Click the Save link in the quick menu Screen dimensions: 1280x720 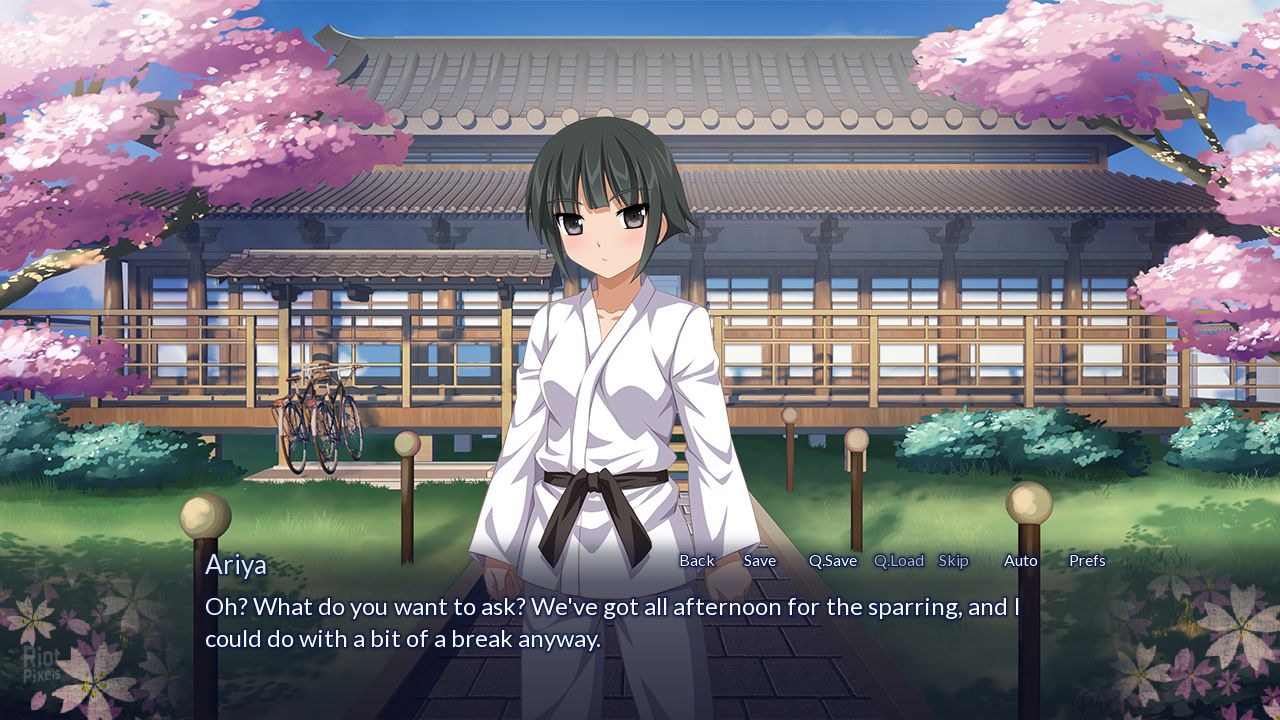[x=760, y=561]
